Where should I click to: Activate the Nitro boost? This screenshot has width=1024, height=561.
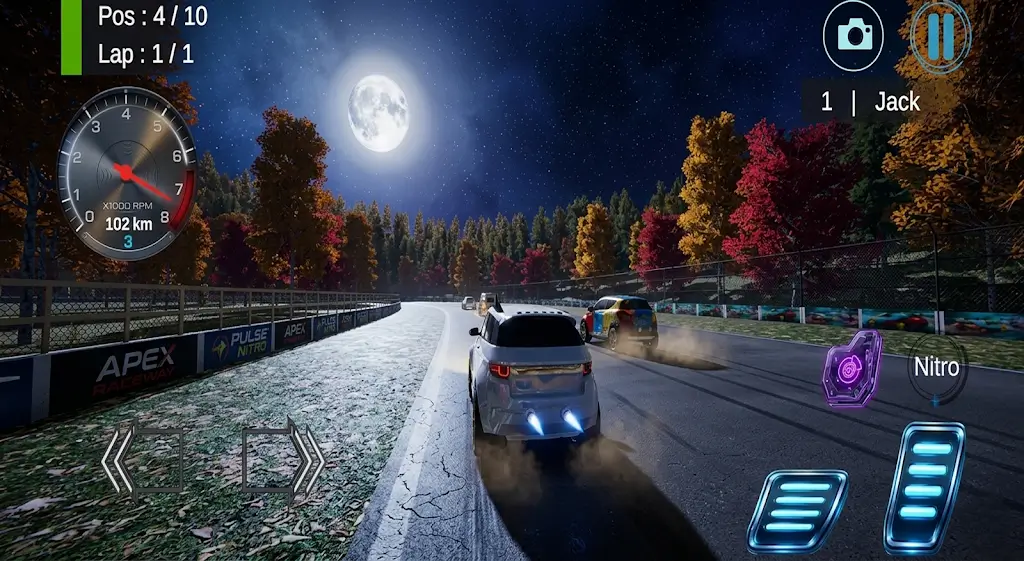[x=936, y=368]
